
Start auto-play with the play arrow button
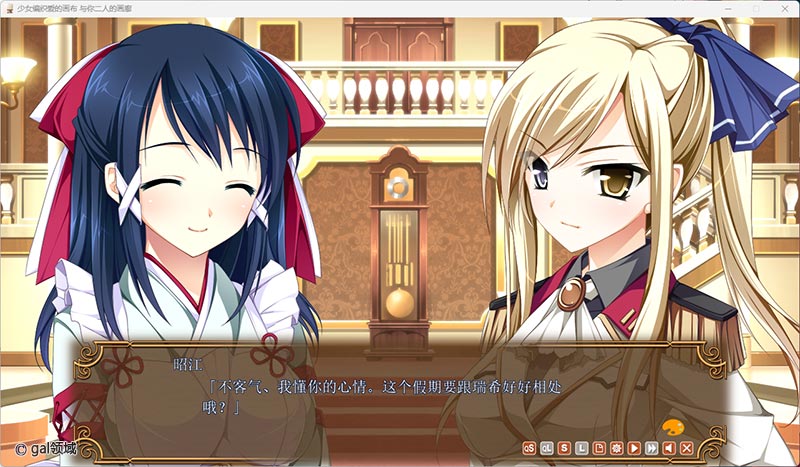point(634,447)
